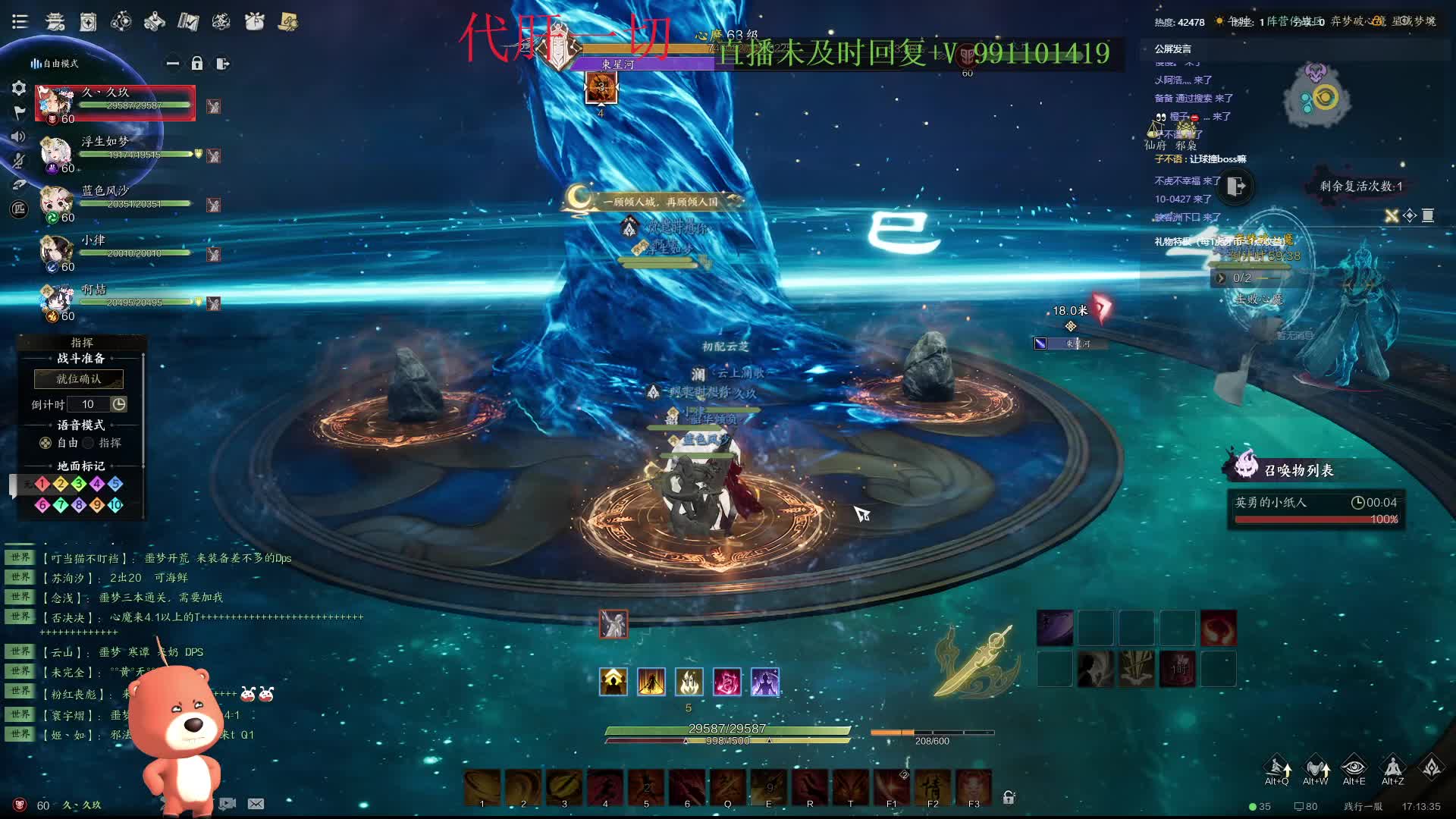Click the 就位确认 ready-check button
This screenshot has height=819, width=1456.
(x=79, y=378)
